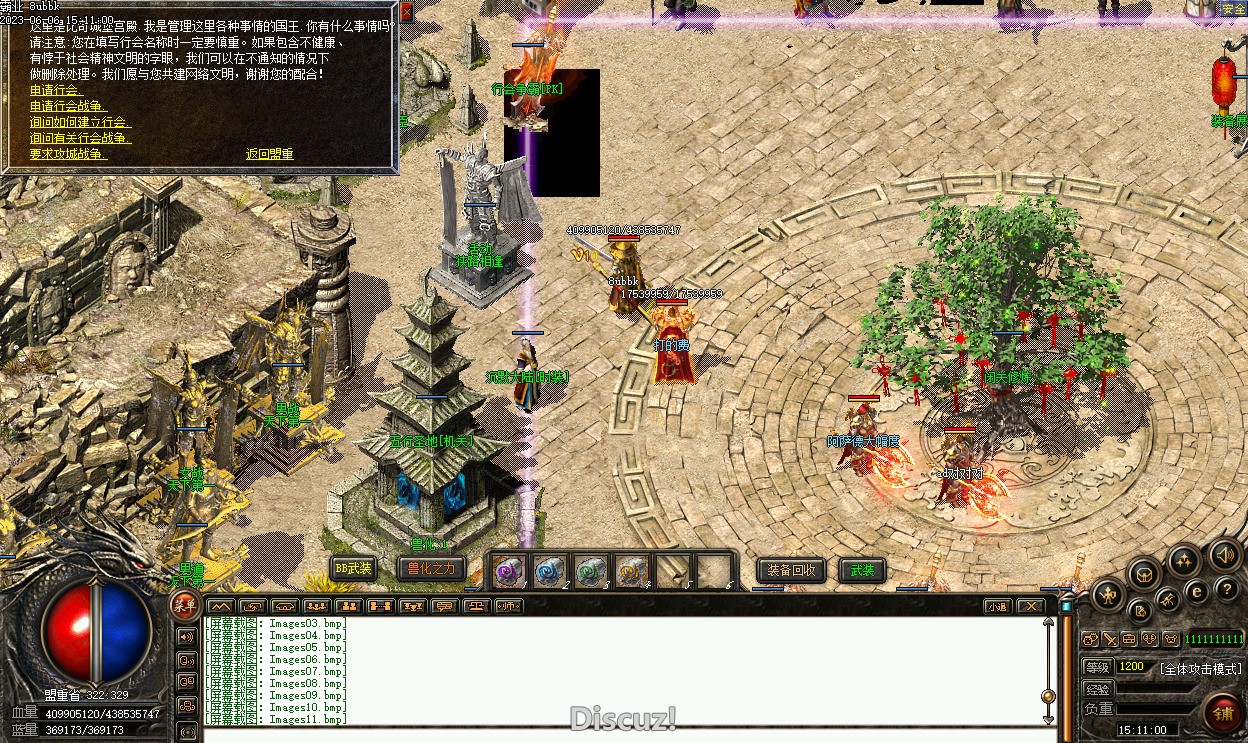Click the 返回盟重 link
This screenshot has height=743, width=1248.
pyautogui.click(x=269, y=154)
